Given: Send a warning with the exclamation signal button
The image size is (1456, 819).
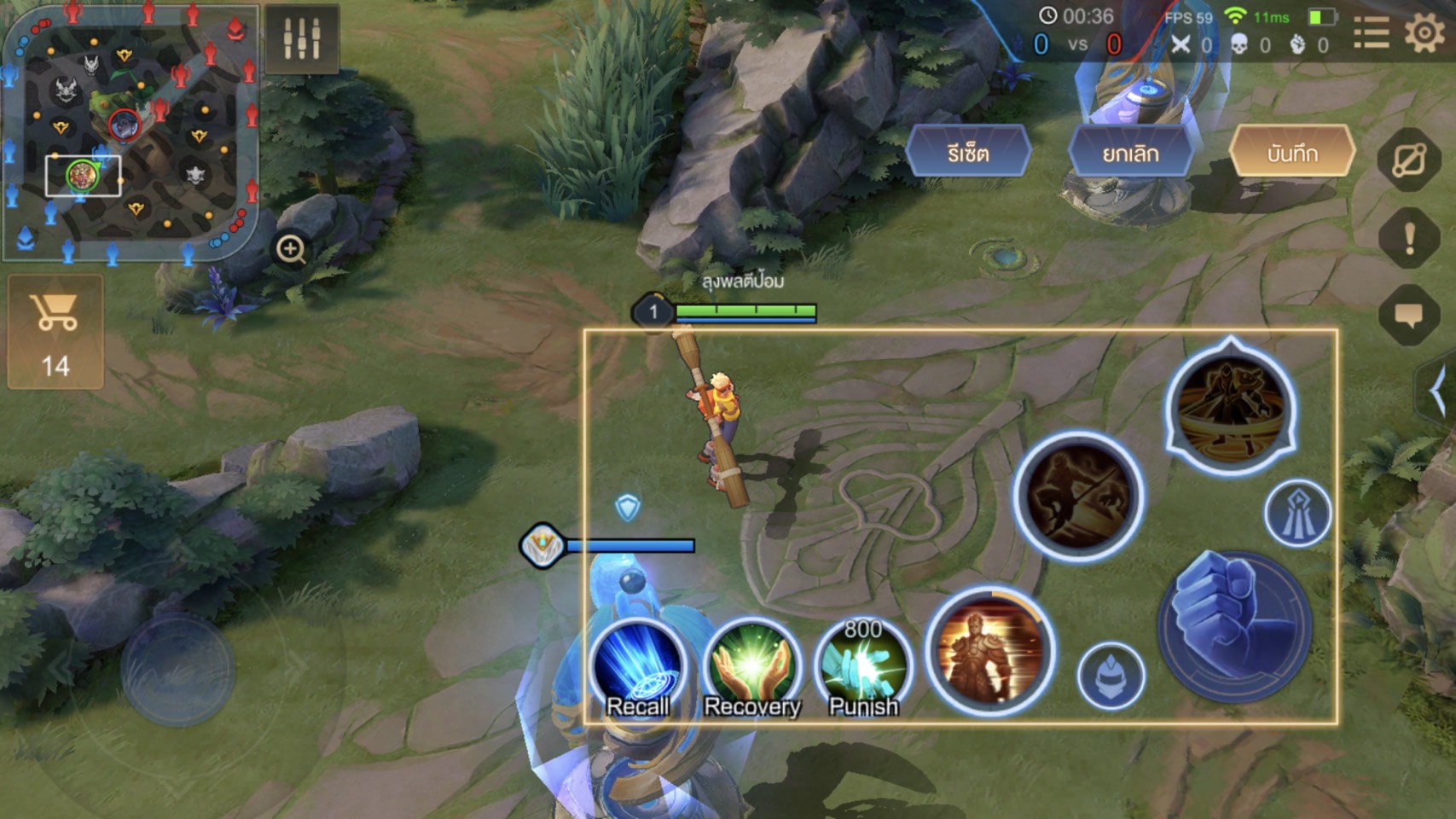Looking at the screenshot, I should pos(1409,238).
